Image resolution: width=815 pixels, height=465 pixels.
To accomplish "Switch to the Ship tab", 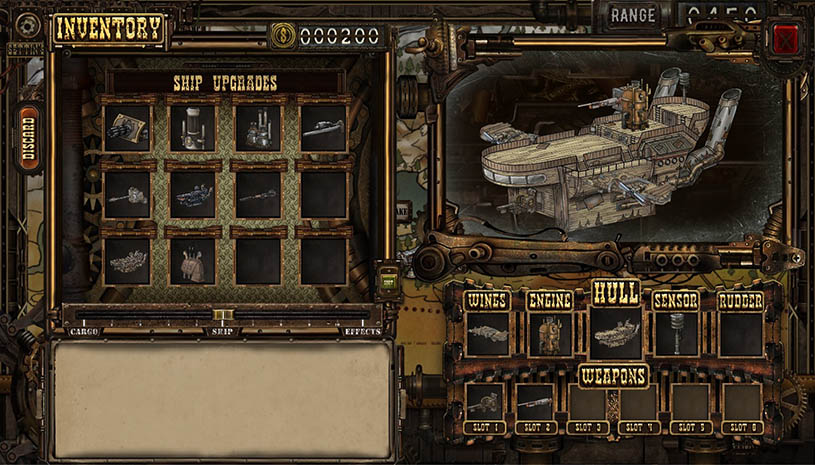I will [222, 331].
